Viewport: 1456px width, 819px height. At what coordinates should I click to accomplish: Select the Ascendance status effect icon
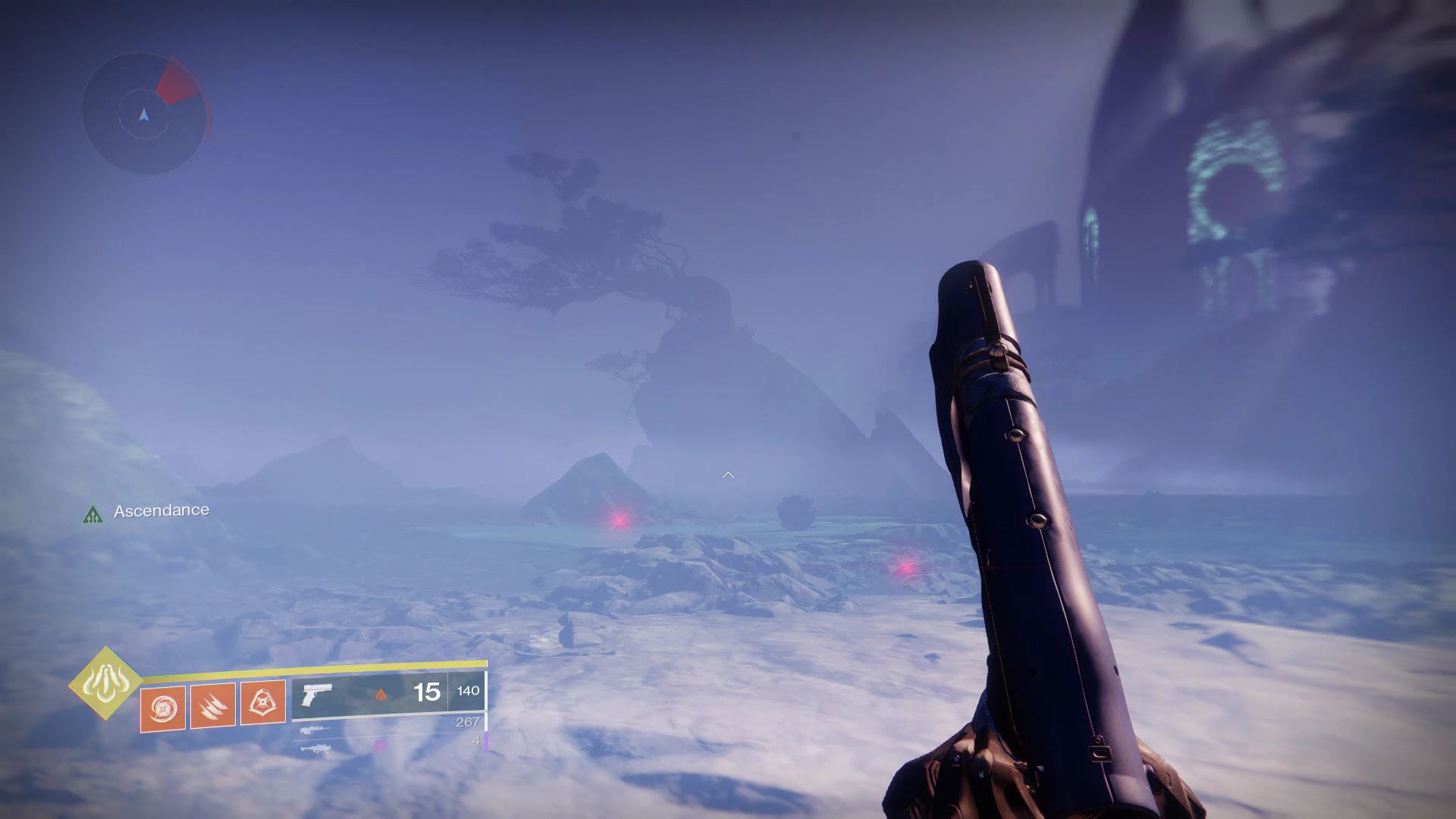(93, 515)
